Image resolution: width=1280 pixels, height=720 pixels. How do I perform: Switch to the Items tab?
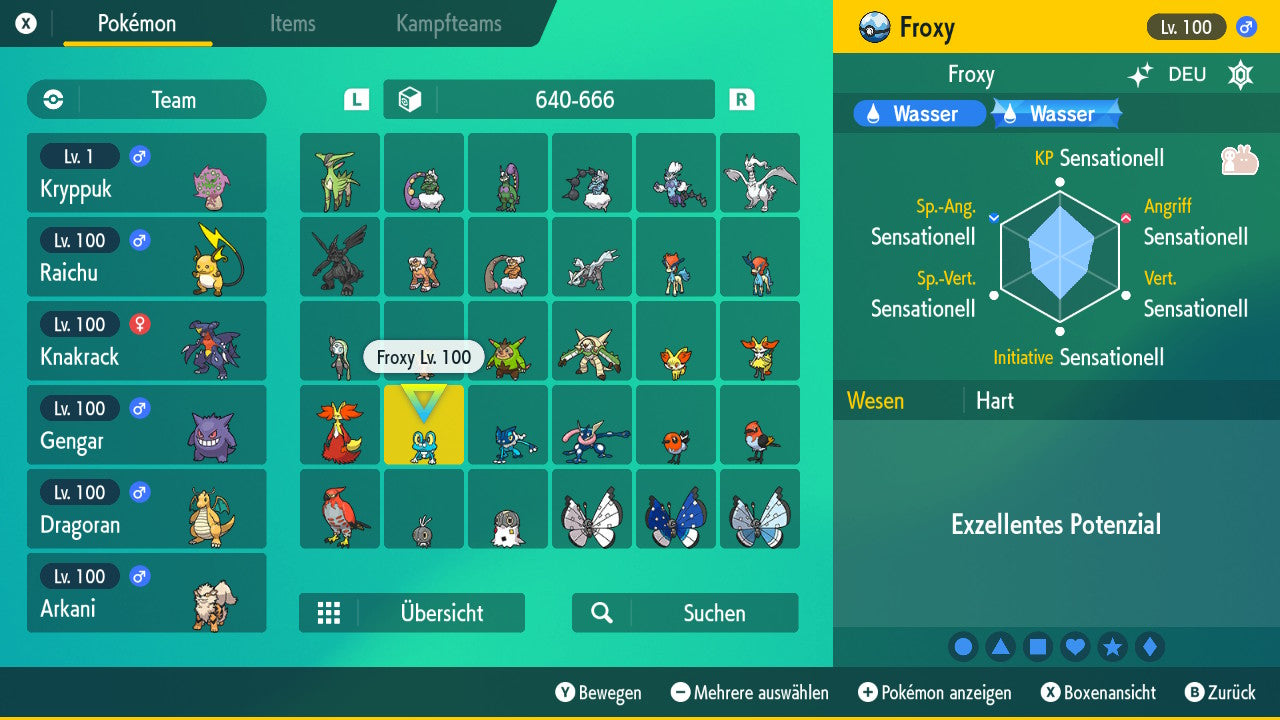[292, 25]
